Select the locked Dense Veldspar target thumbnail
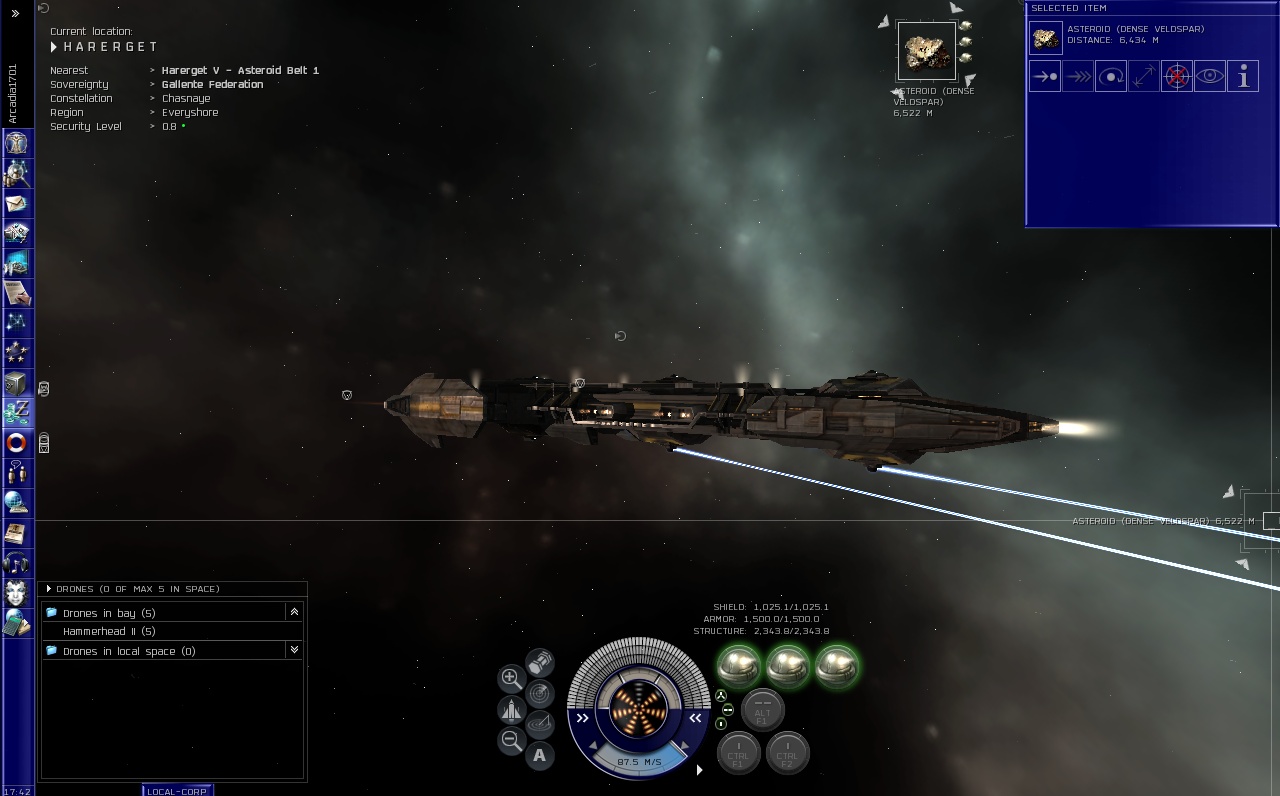Screen dimensions: 1280x796 (926, 50)
